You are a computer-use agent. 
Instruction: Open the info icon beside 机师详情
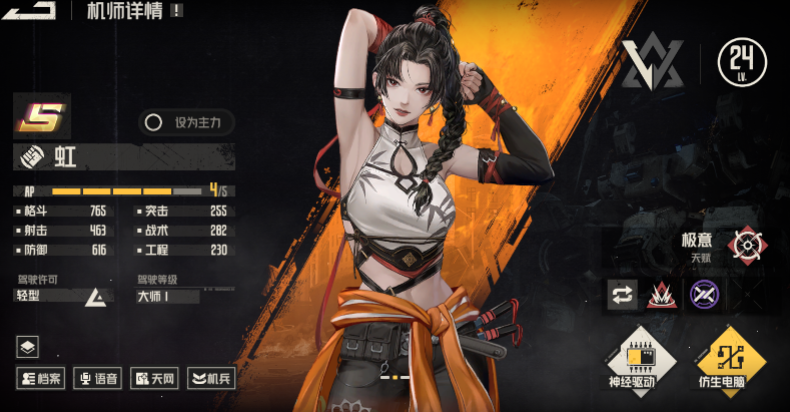[177, 10]
